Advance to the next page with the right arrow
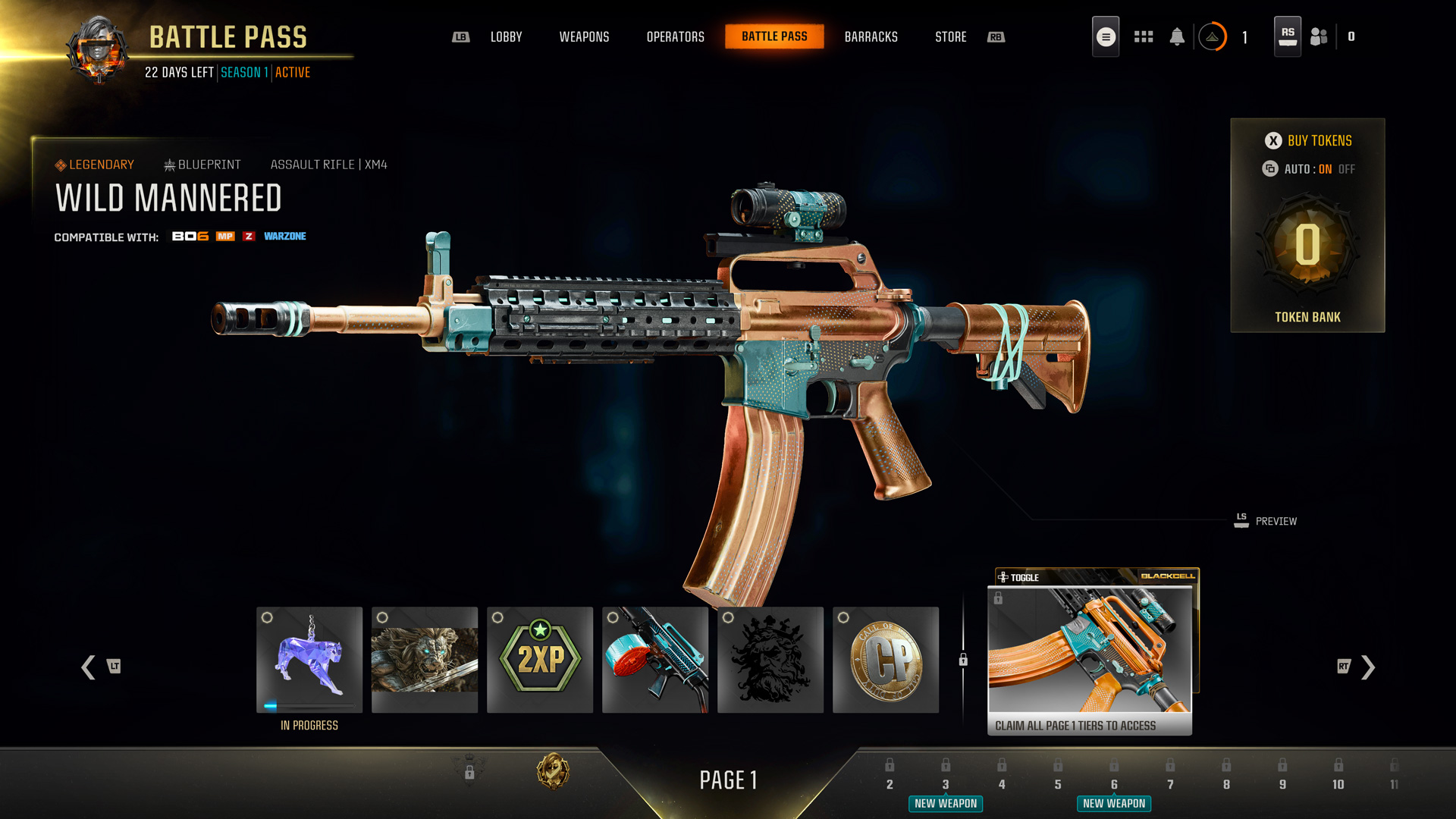1456x819 pixels. click(1367, 668)
